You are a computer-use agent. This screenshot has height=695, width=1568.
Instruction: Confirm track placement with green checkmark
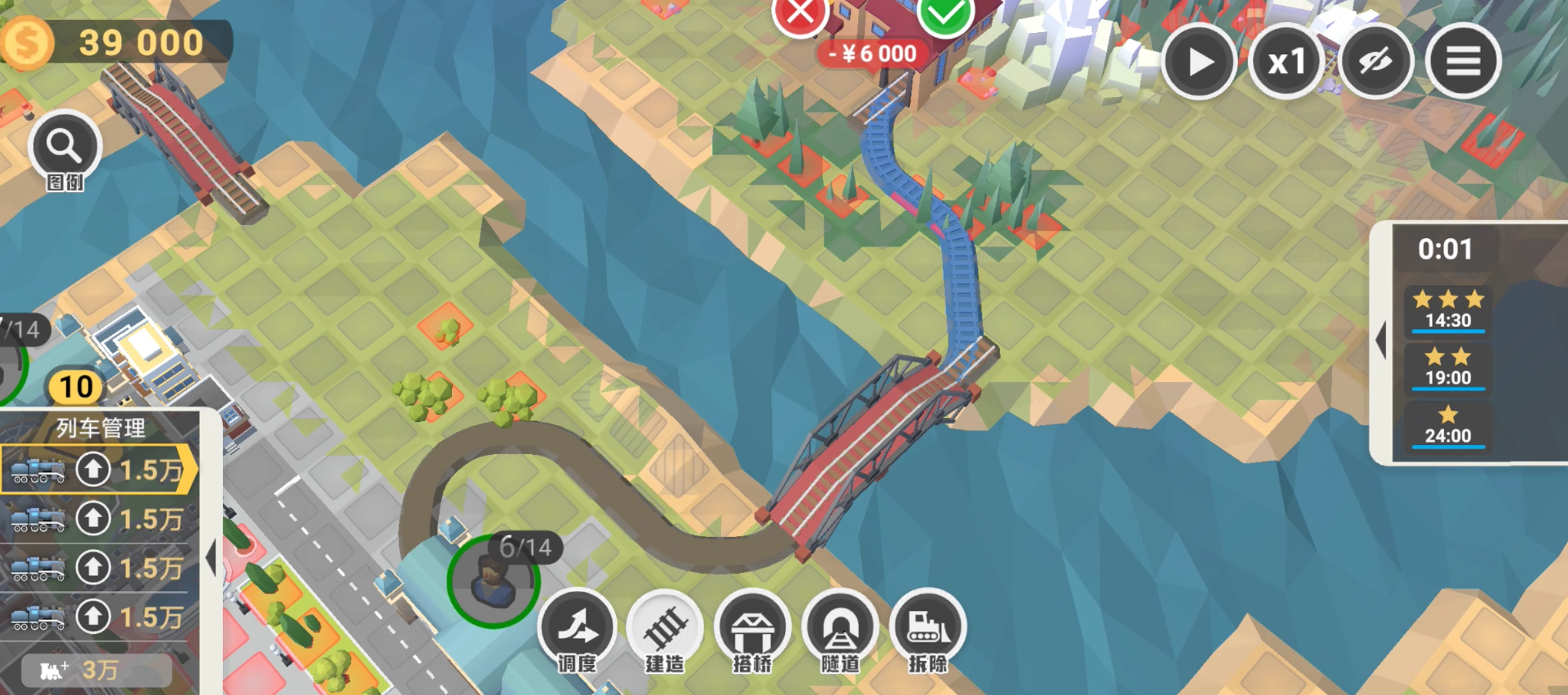(x=945, y=14)
